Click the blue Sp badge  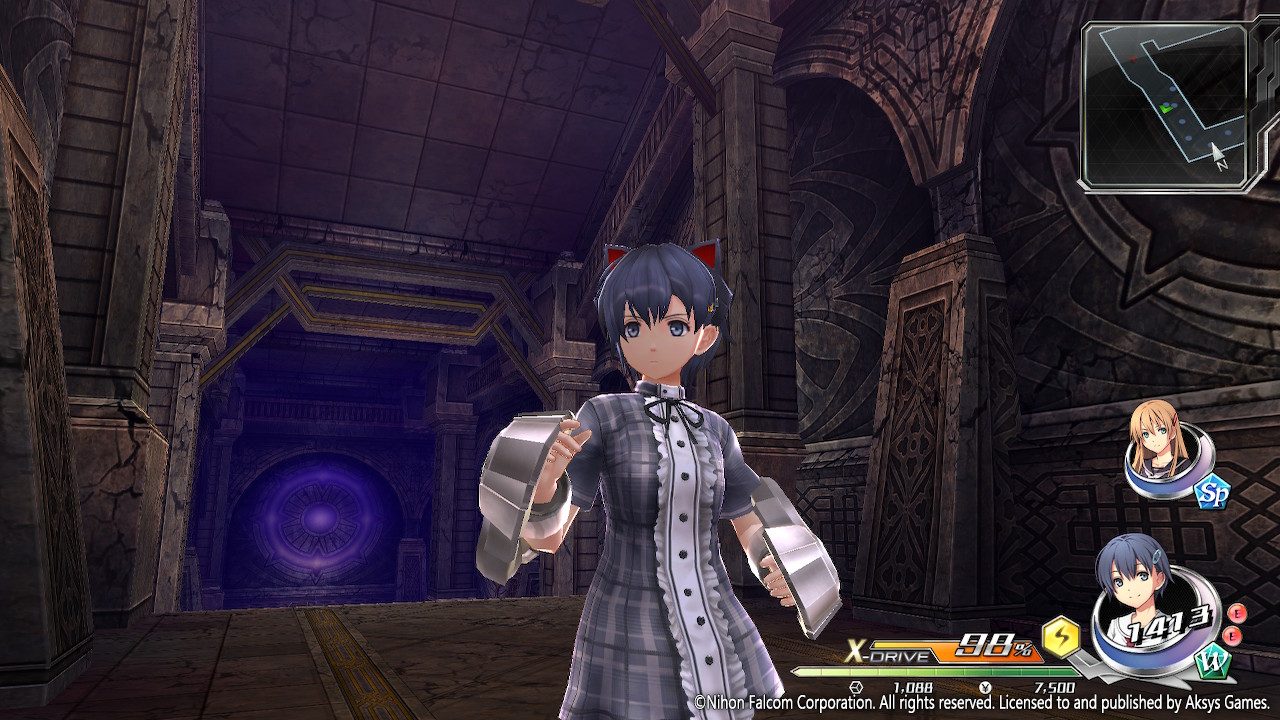(1211, 490)
